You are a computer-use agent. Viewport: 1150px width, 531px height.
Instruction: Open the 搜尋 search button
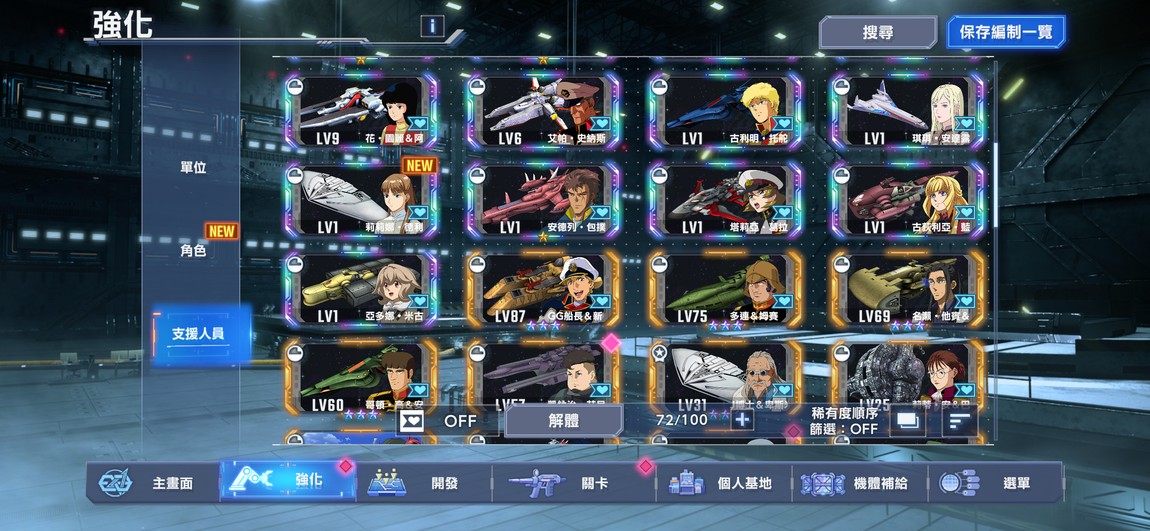click(877, 32)
